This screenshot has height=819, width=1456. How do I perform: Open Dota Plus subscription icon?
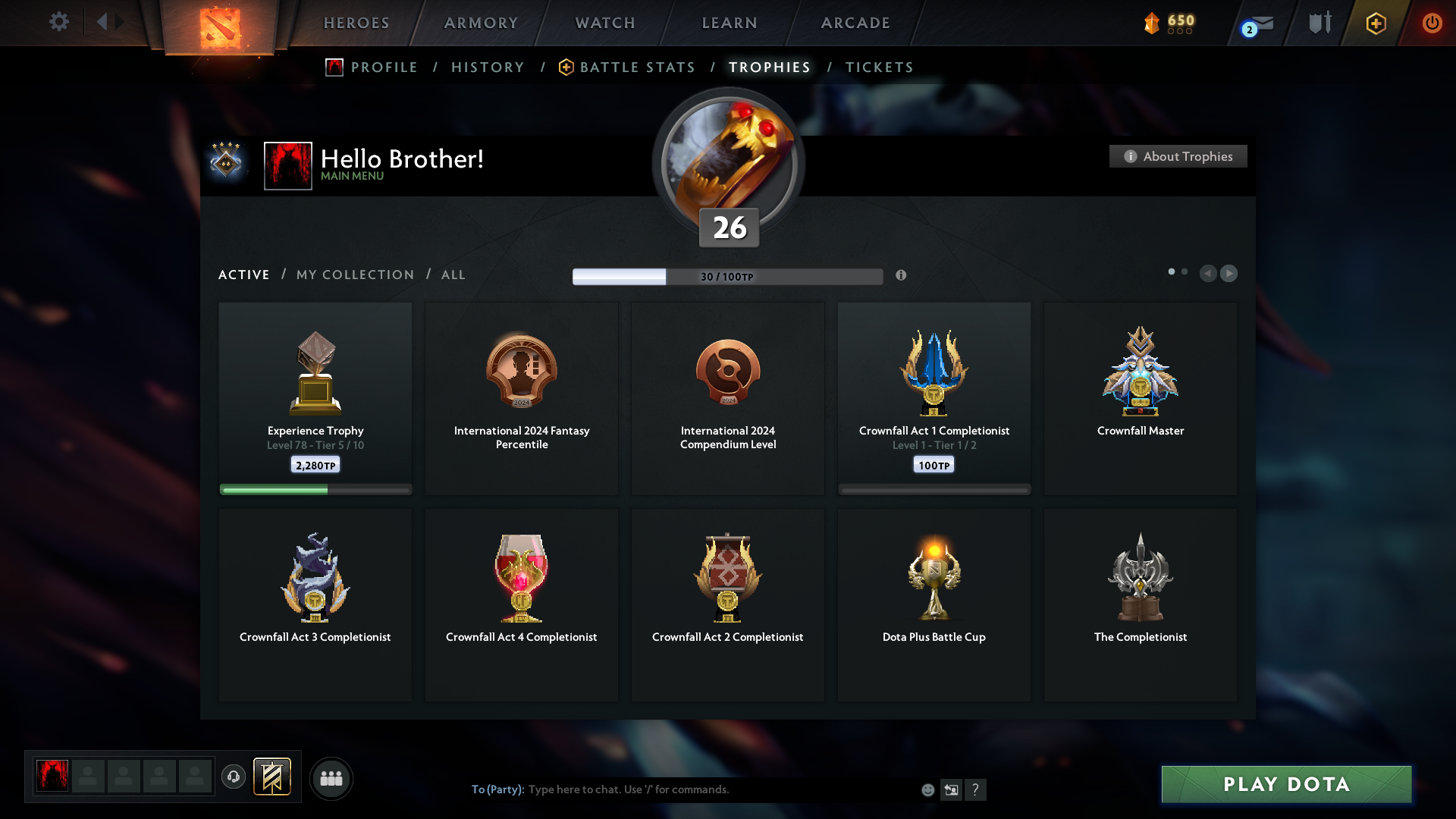(1375, 23)
